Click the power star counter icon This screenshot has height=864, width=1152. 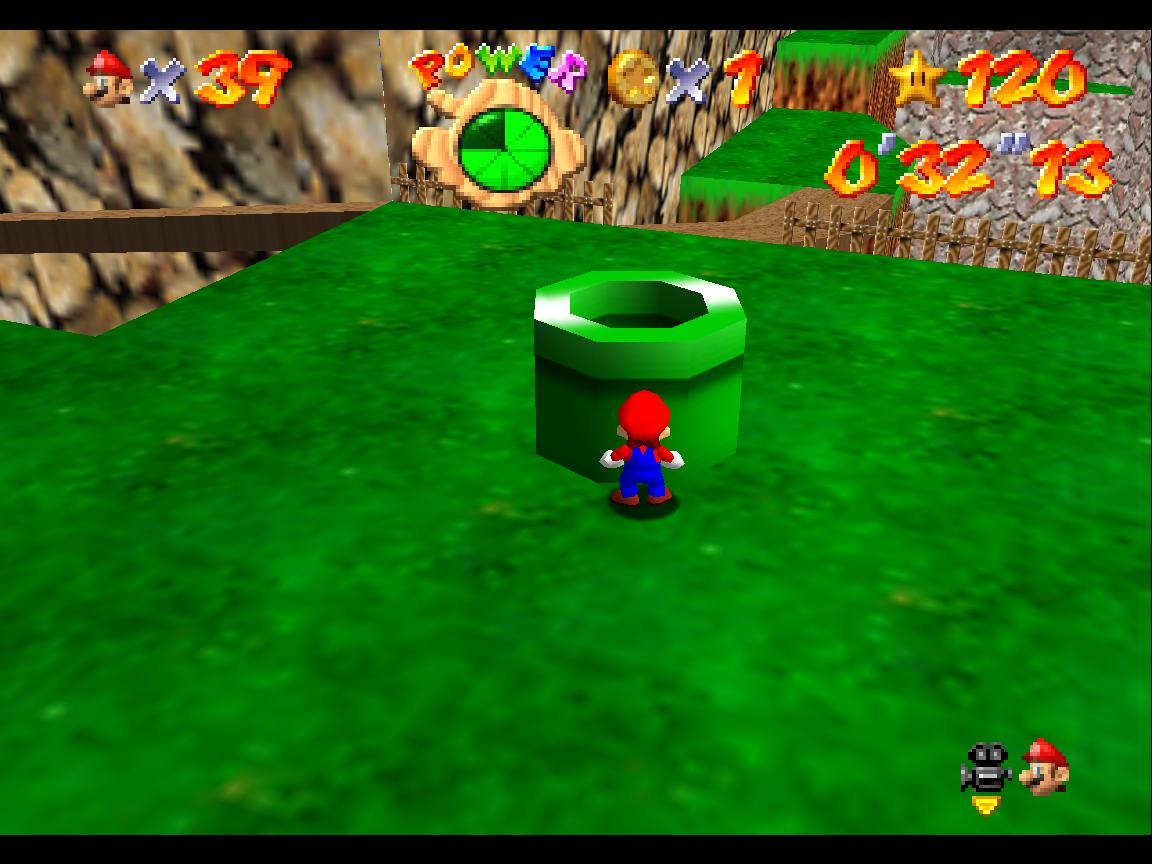click(916, 79)
